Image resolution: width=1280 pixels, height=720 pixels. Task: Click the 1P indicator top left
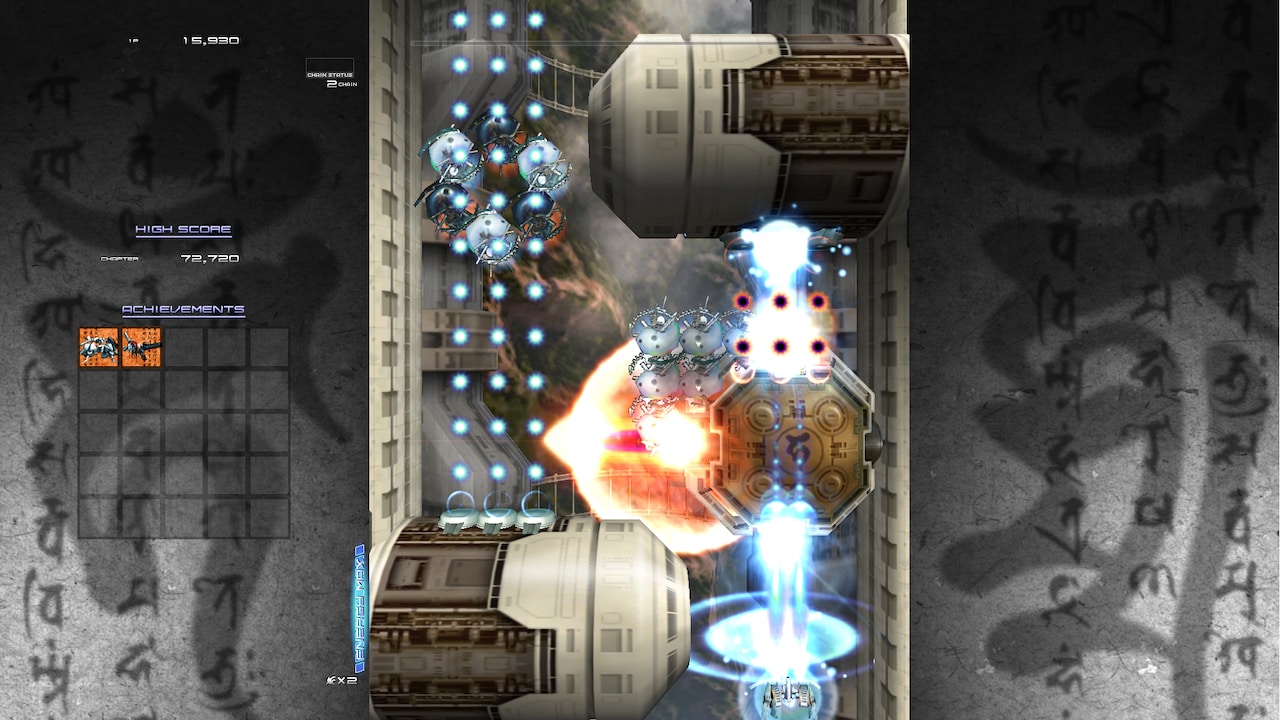pyautogui.click(x=132, y=40)
